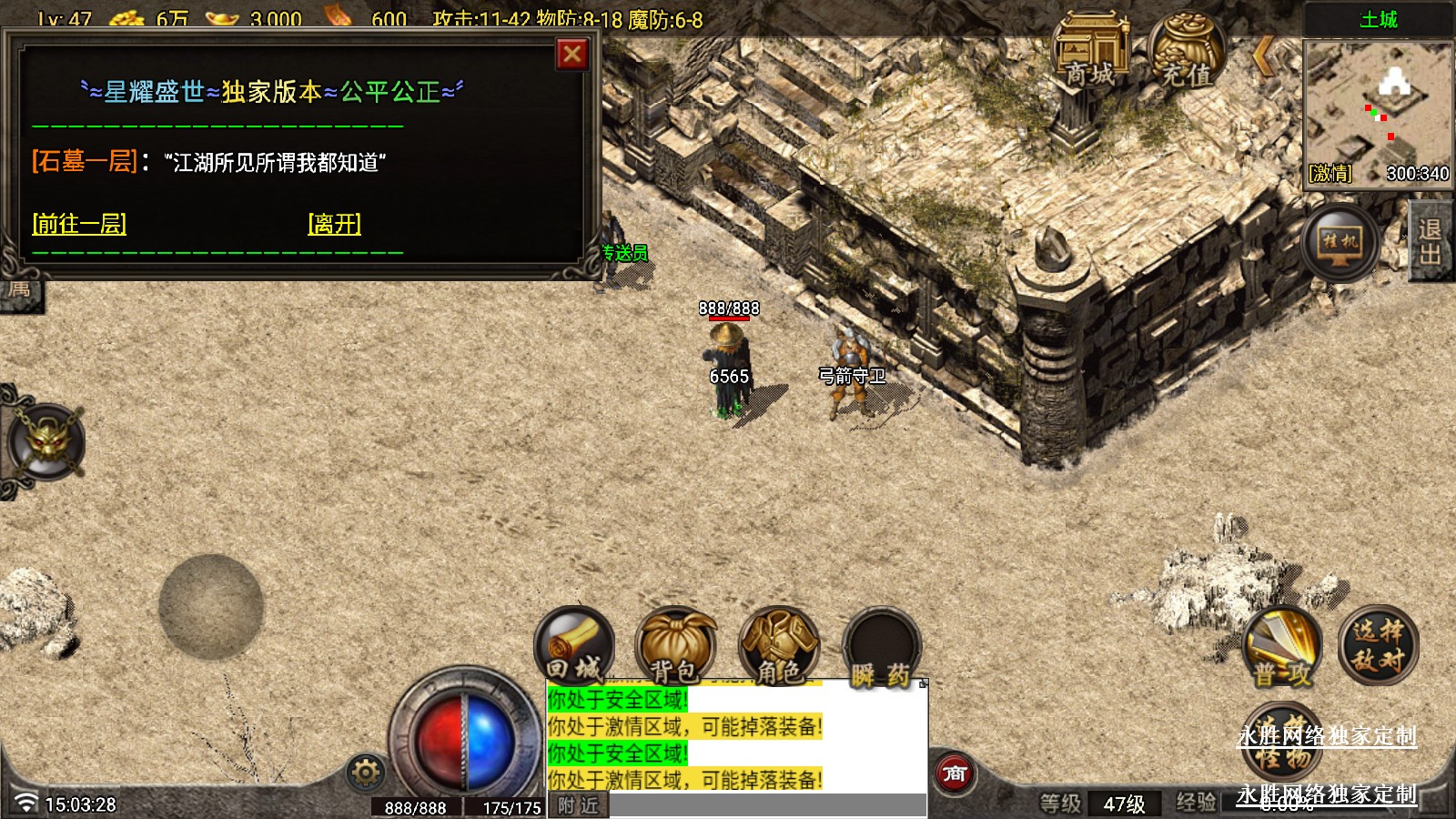Viewport: 1456px width, 819px height.
Task: Tap the chained golden skull emblem
Action: [47, 442]
